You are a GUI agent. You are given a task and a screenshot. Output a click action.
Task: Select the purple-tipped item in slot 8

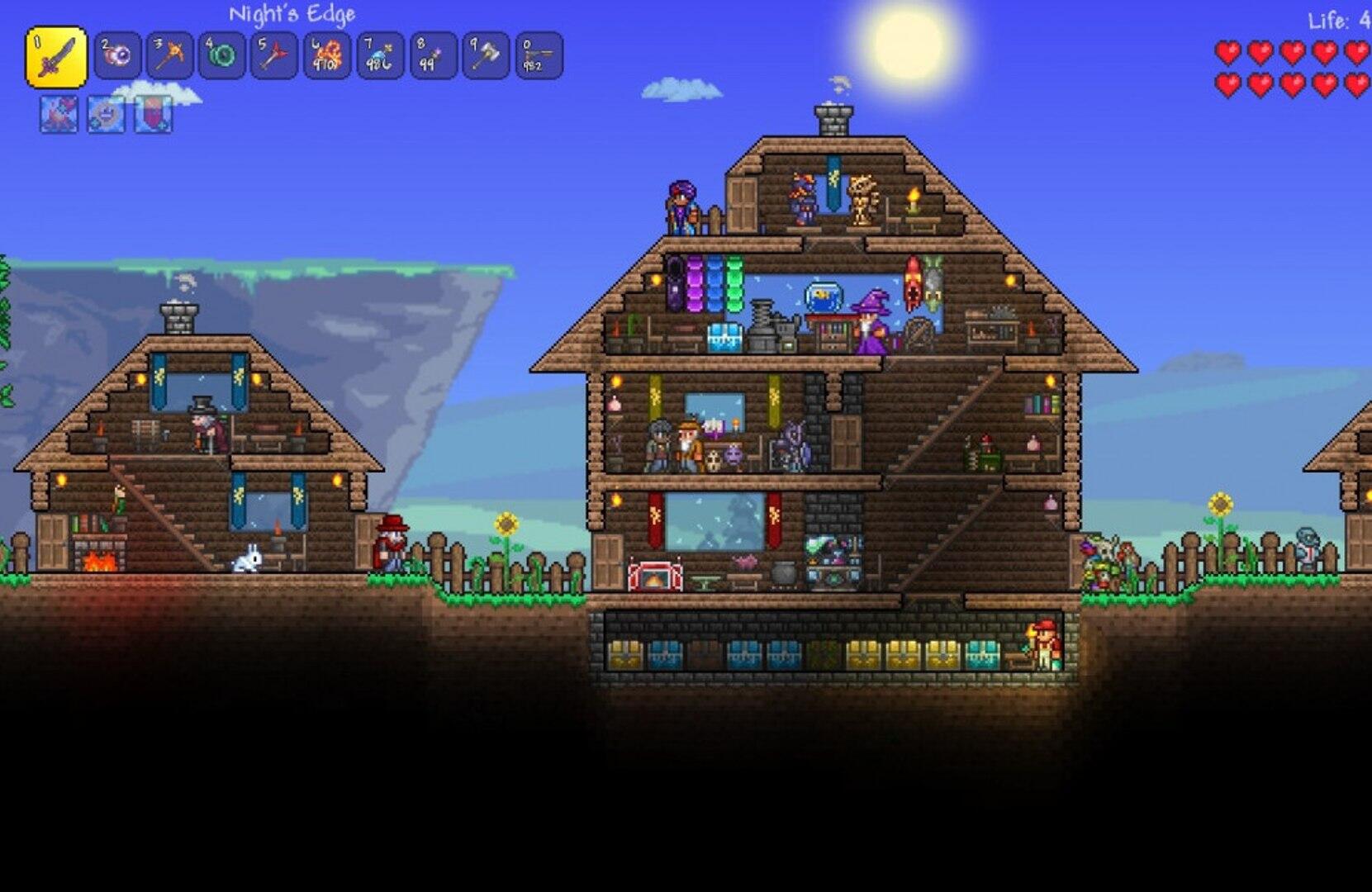[433, 56]
